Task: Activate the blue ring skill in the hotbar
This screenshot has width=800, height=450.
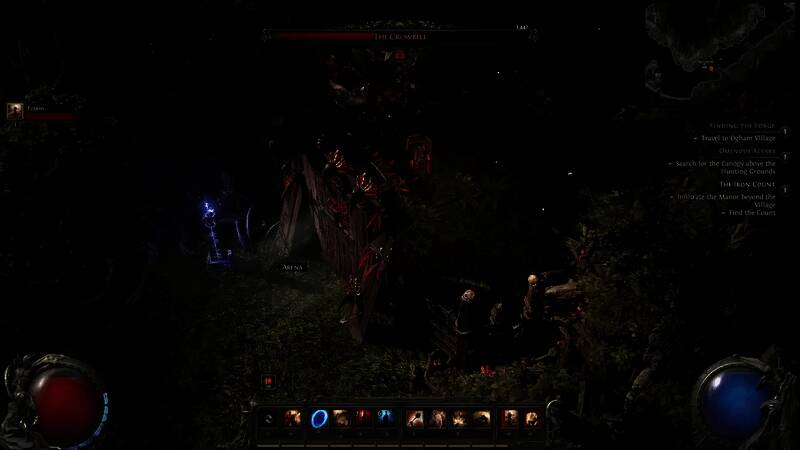Action: tap(321, 418)
